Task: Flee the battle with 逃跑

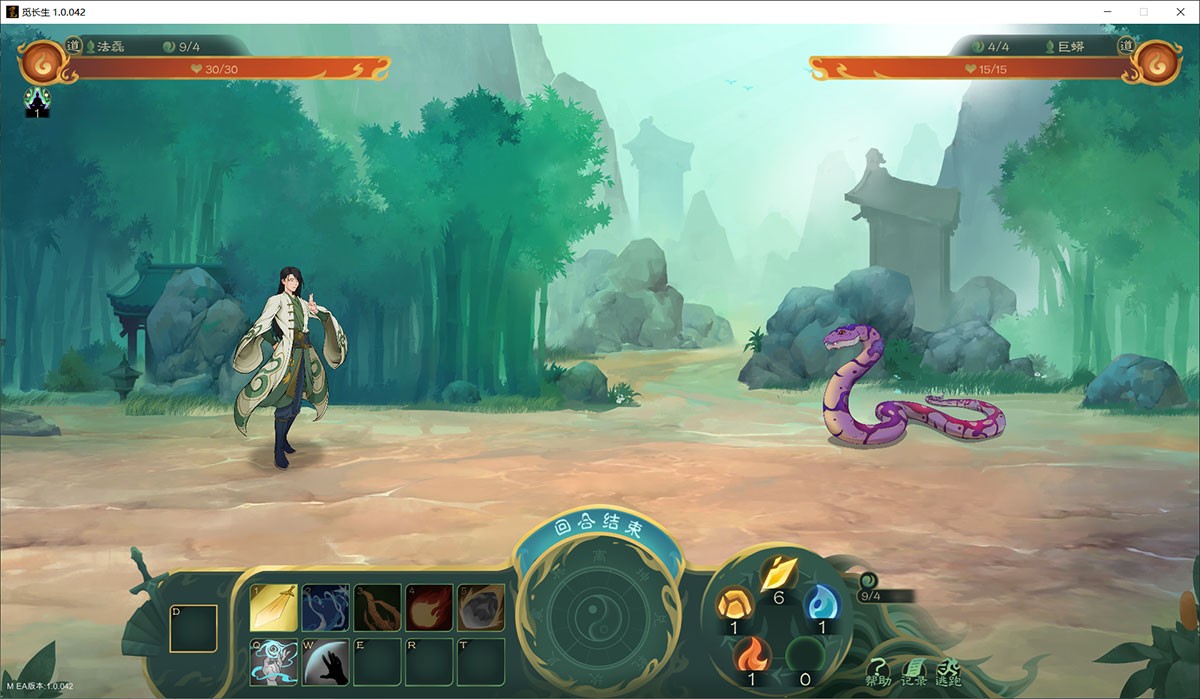Action: (x=948, y=673)
